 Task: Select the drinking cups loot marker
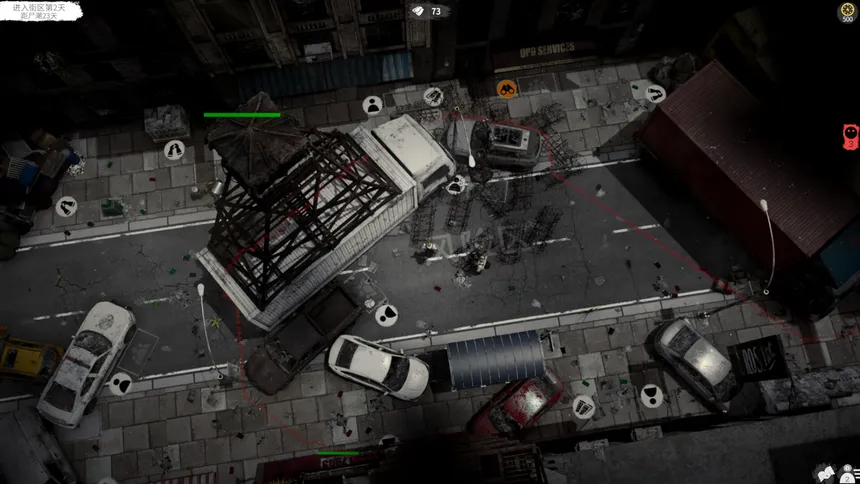click(x=583, y=406)
